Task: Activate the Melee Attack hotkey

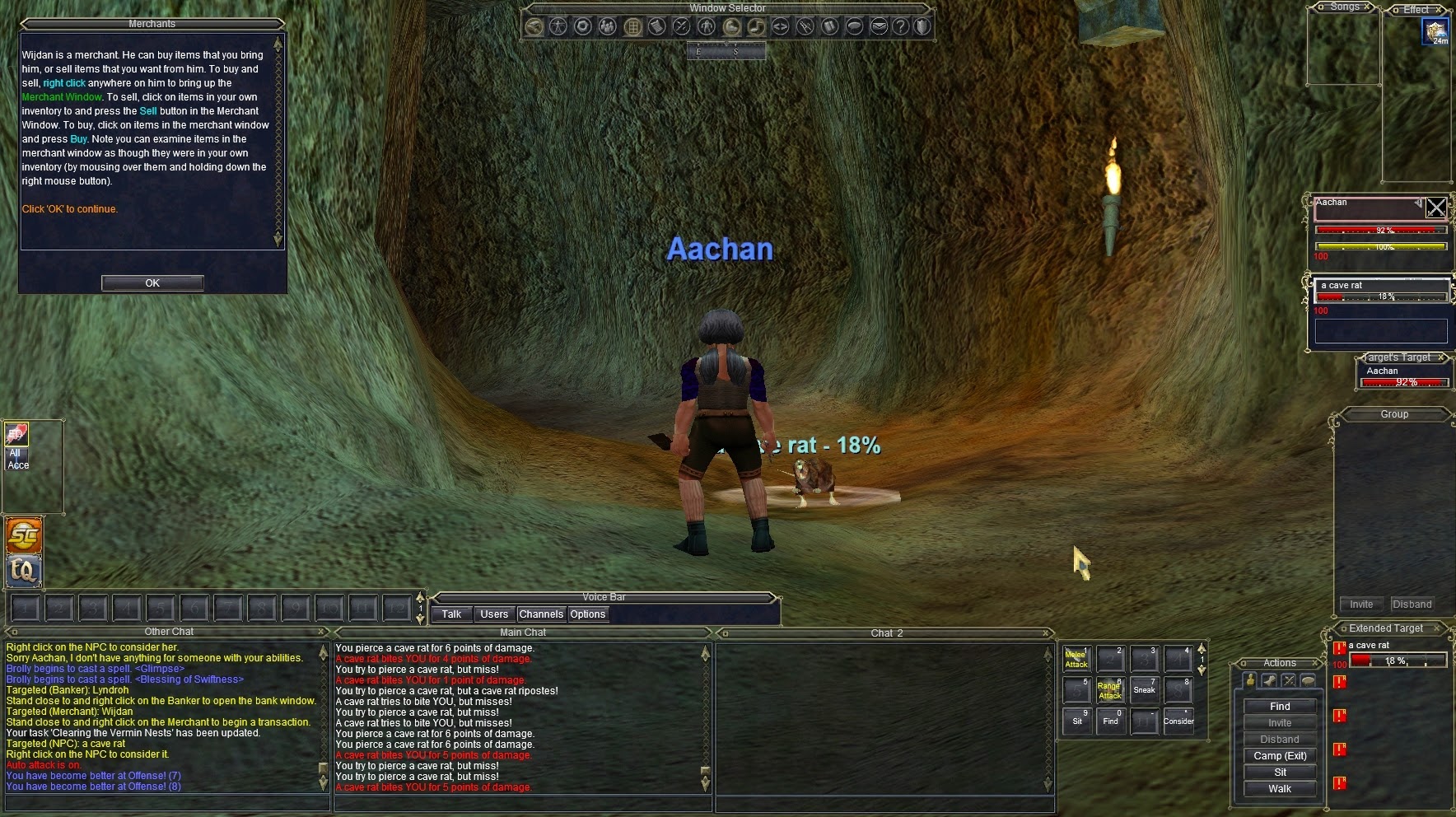Action: (x=1076, y=660)
